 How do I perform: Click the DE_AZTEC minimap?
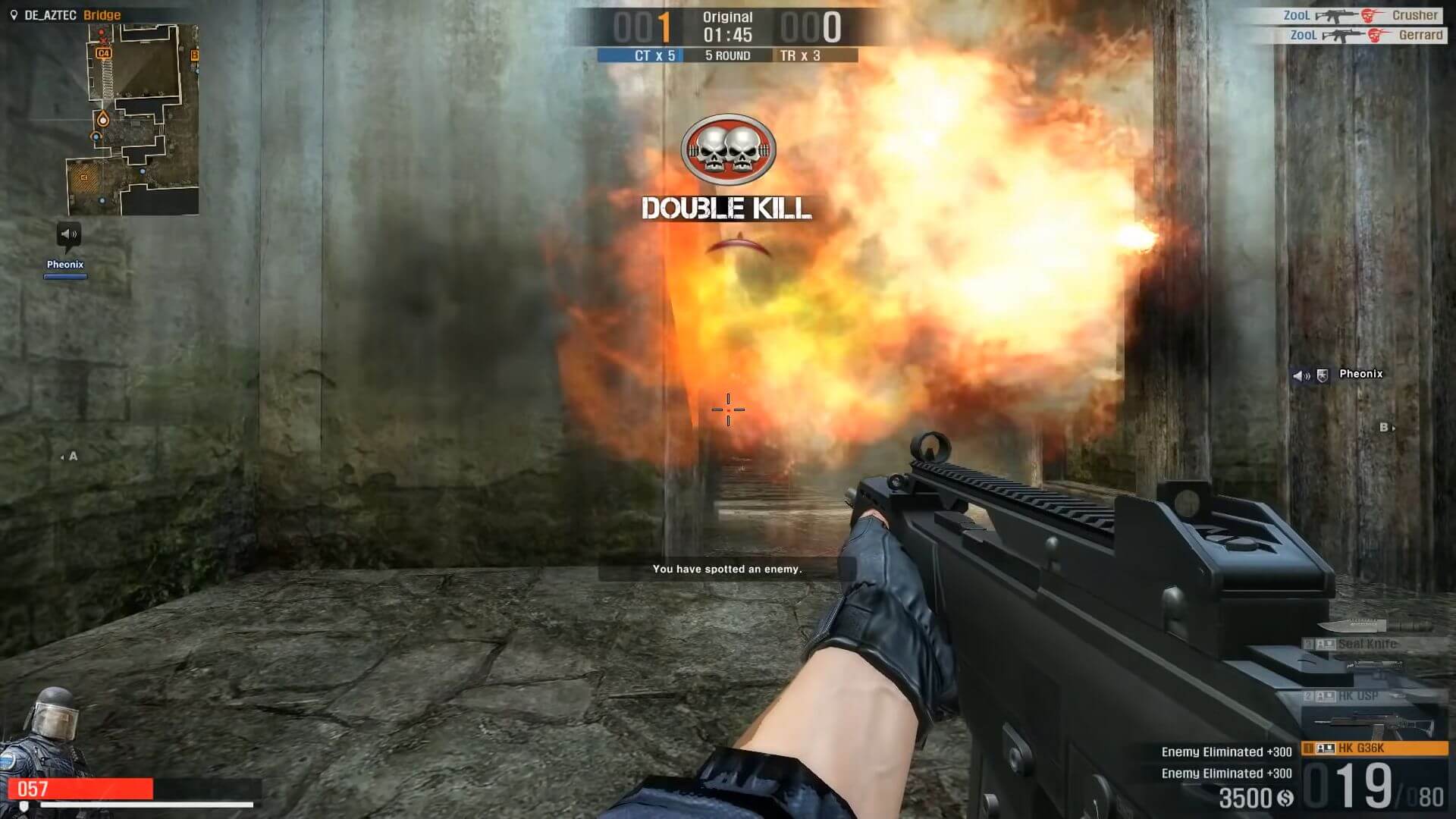pos(133,119)
